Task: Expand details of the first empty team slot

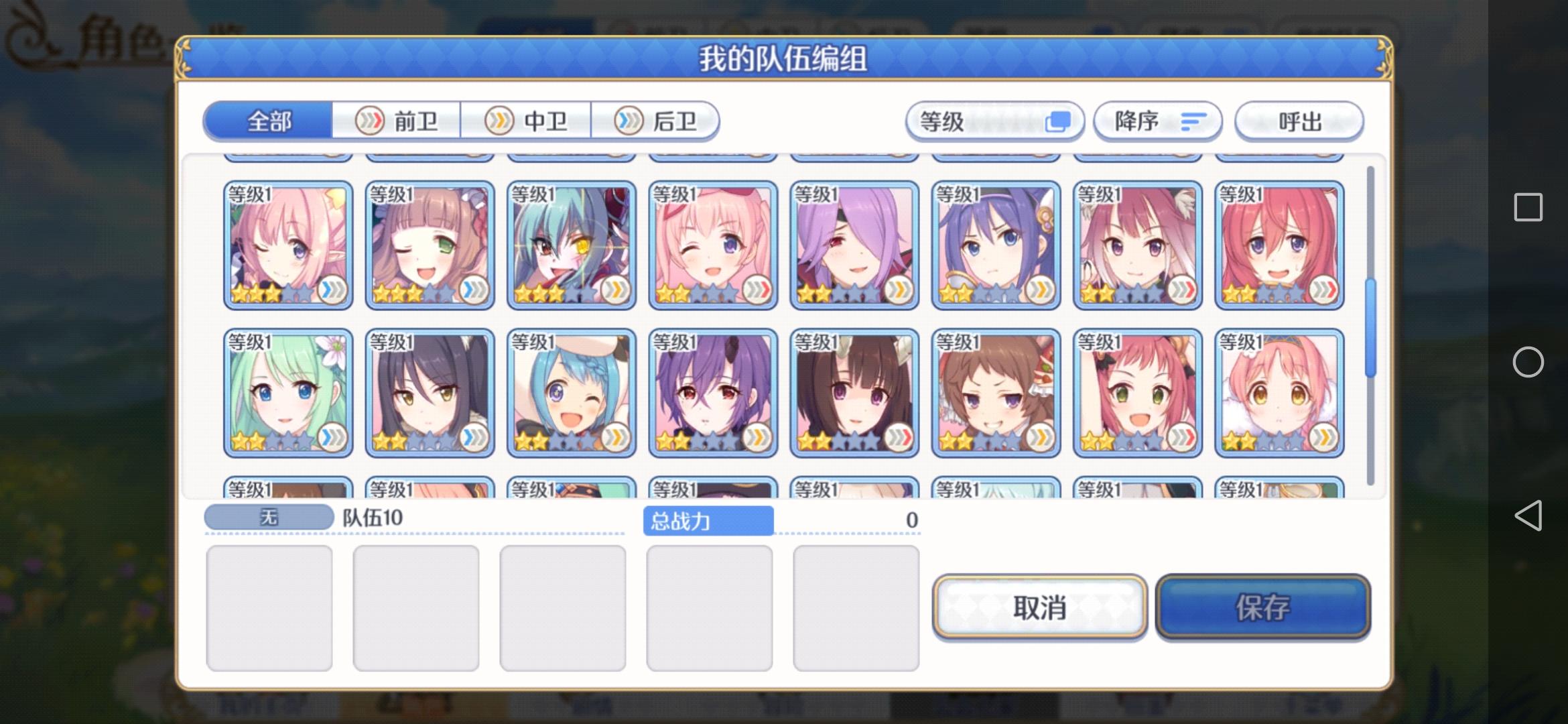Action: tap(269, 607)
